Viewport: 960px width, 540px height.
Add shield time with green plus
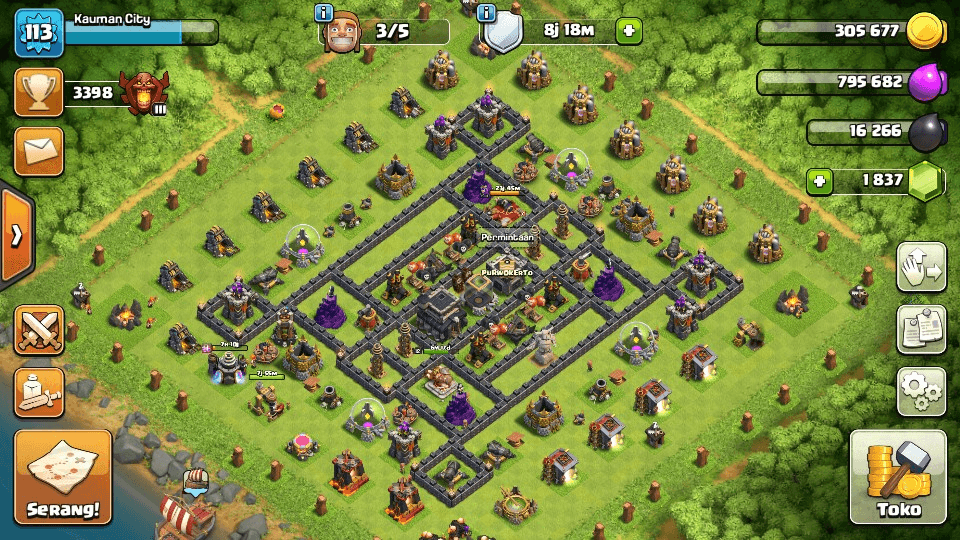[x=629, y=31]
